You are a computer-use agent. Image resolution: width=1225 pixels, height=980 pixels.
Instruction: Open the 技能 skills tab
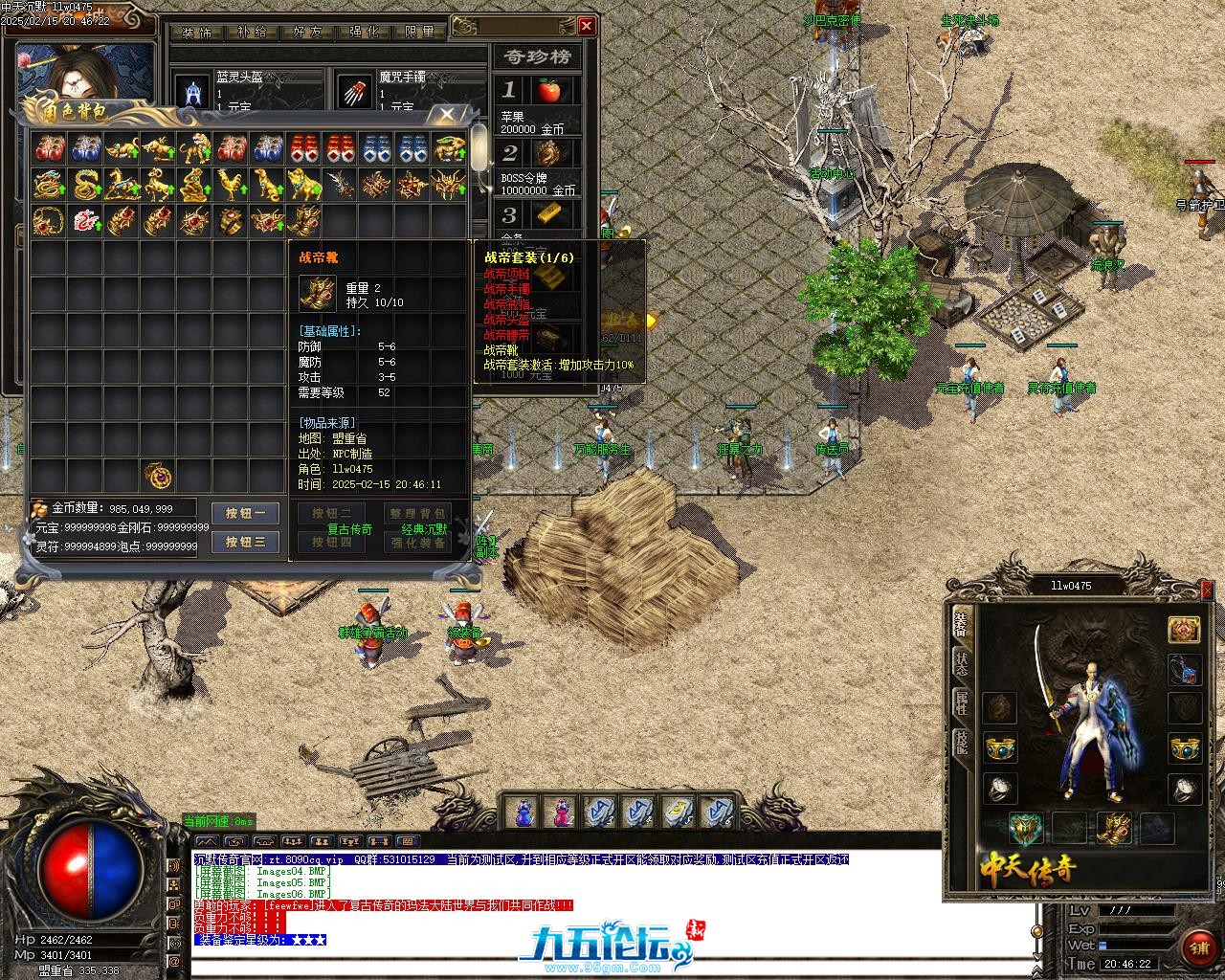[960, 744]
